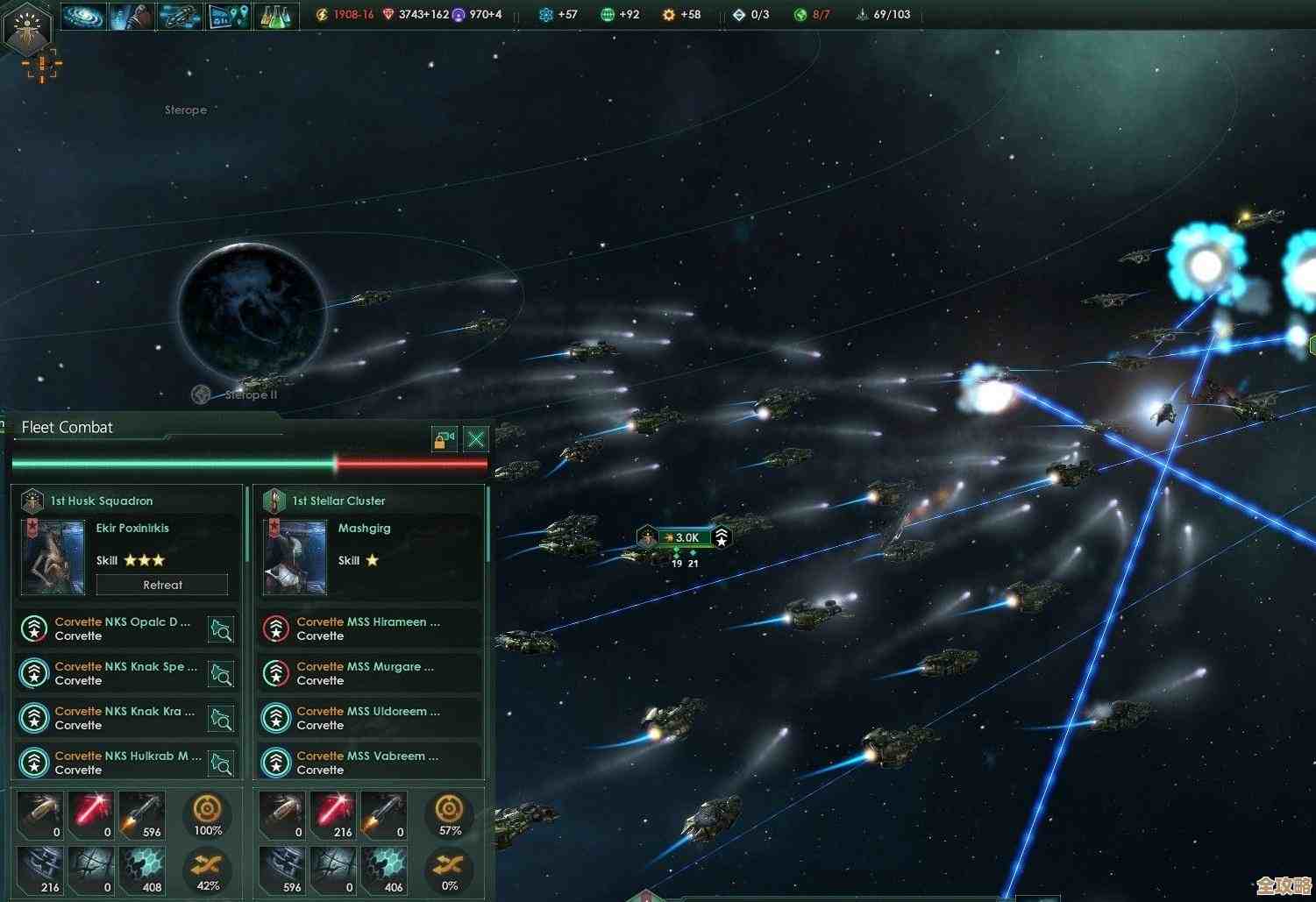This screenshot has width=1316, height=902.
Task: Open the ship designer tab with blueprints
Action: pyautogui.click(x=180, y=16)
